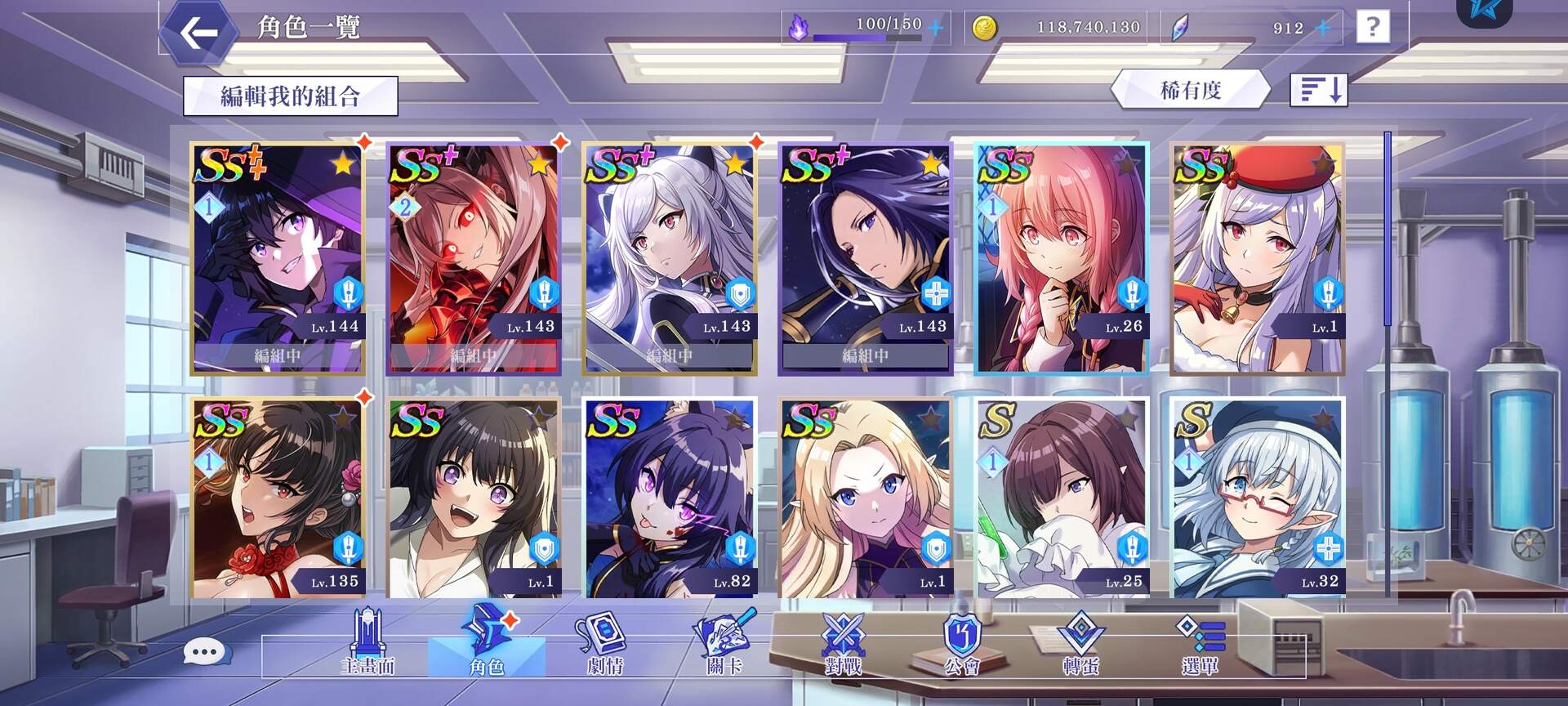
Task: Open the 稀有度 sort filter
Action: pyautogui.click(x=1190, y=90)
